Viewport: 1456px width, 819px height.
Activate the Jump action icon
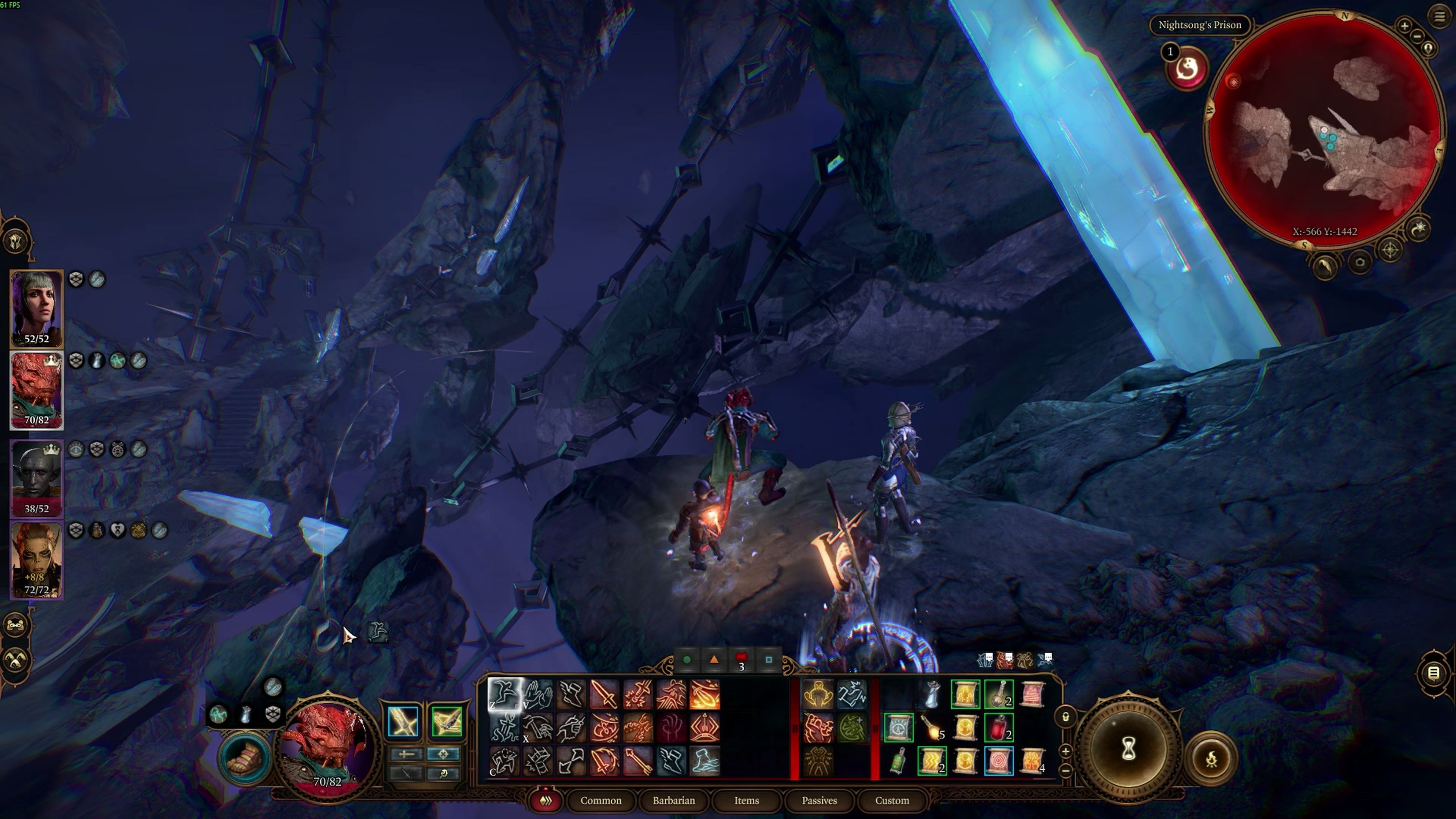click(504, 694)
